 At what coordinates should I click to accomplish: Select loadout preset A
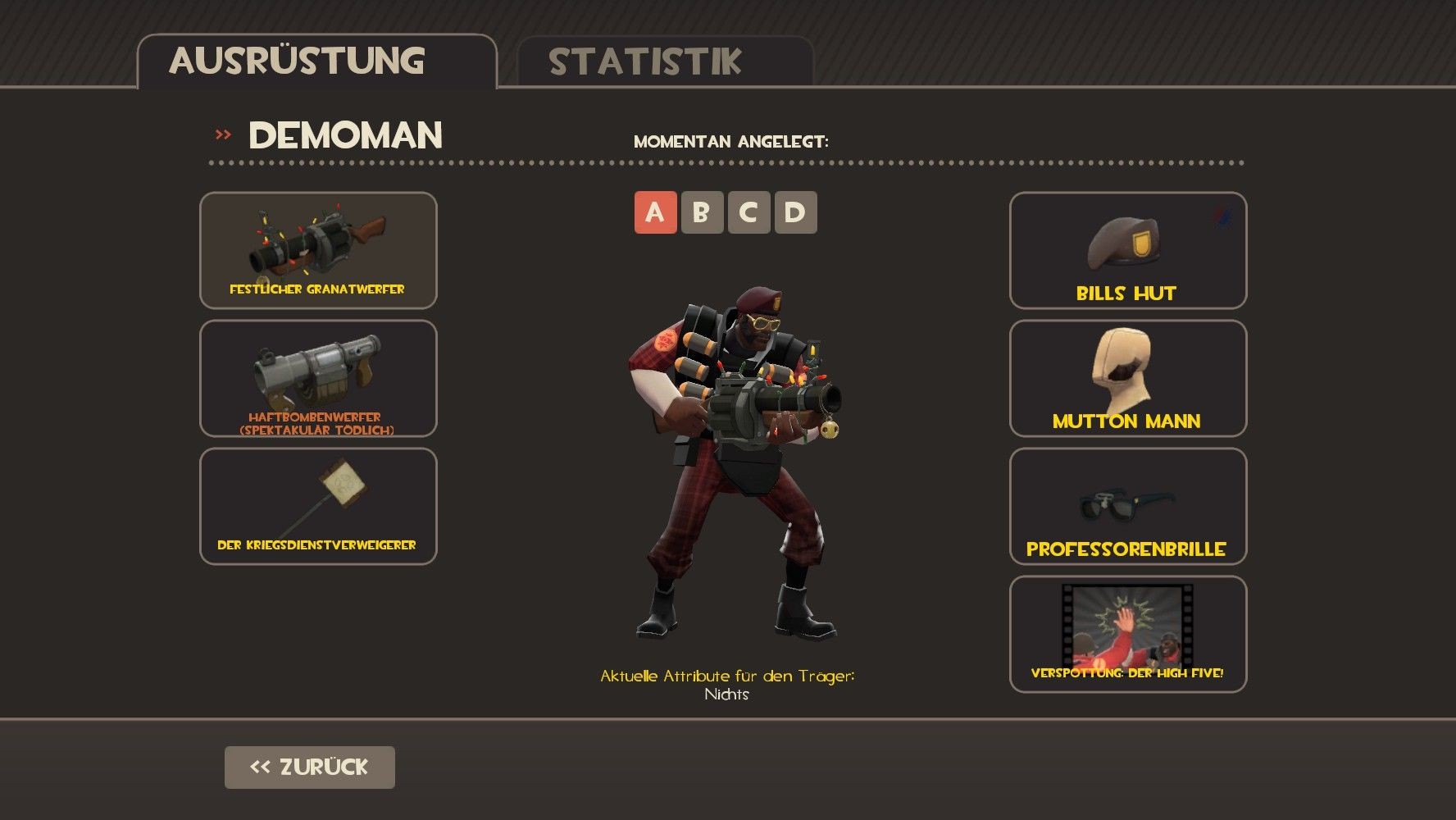click(653, 213)
